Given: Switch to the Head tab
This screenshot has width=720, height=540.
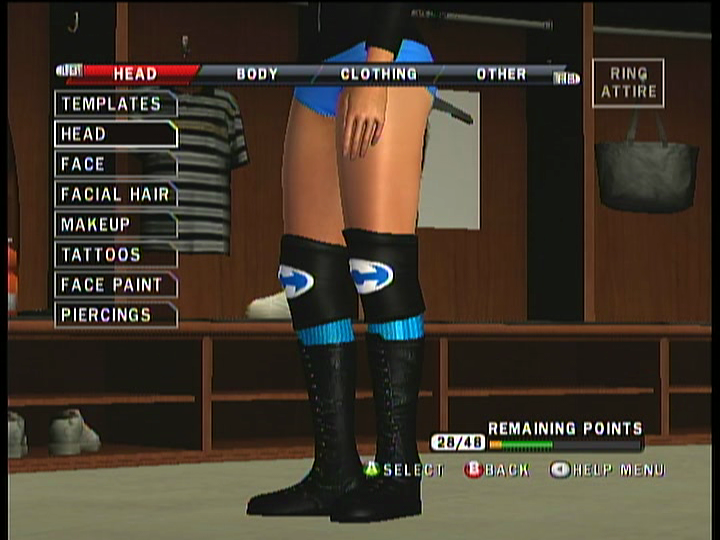Looking at the screenshot, I should coord(135,74).
